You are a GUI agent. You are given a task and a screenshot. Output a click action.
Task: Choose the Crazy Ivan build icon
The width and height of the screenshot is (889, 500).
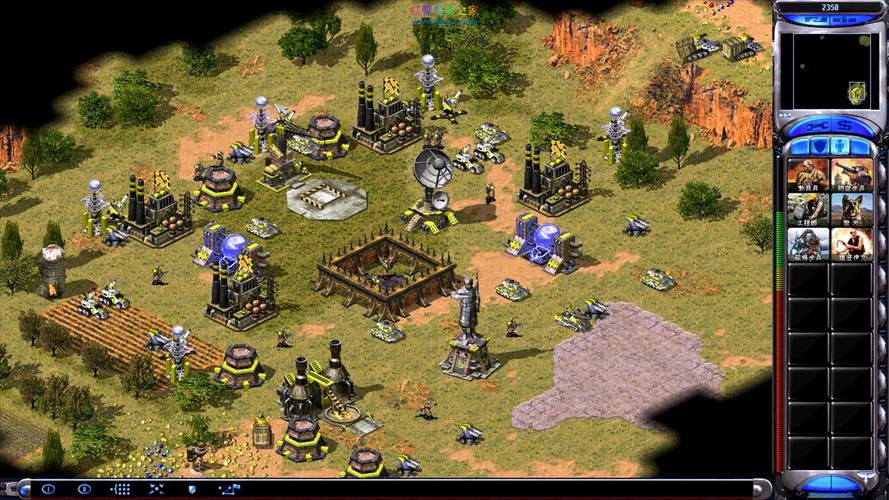point(850,243)
